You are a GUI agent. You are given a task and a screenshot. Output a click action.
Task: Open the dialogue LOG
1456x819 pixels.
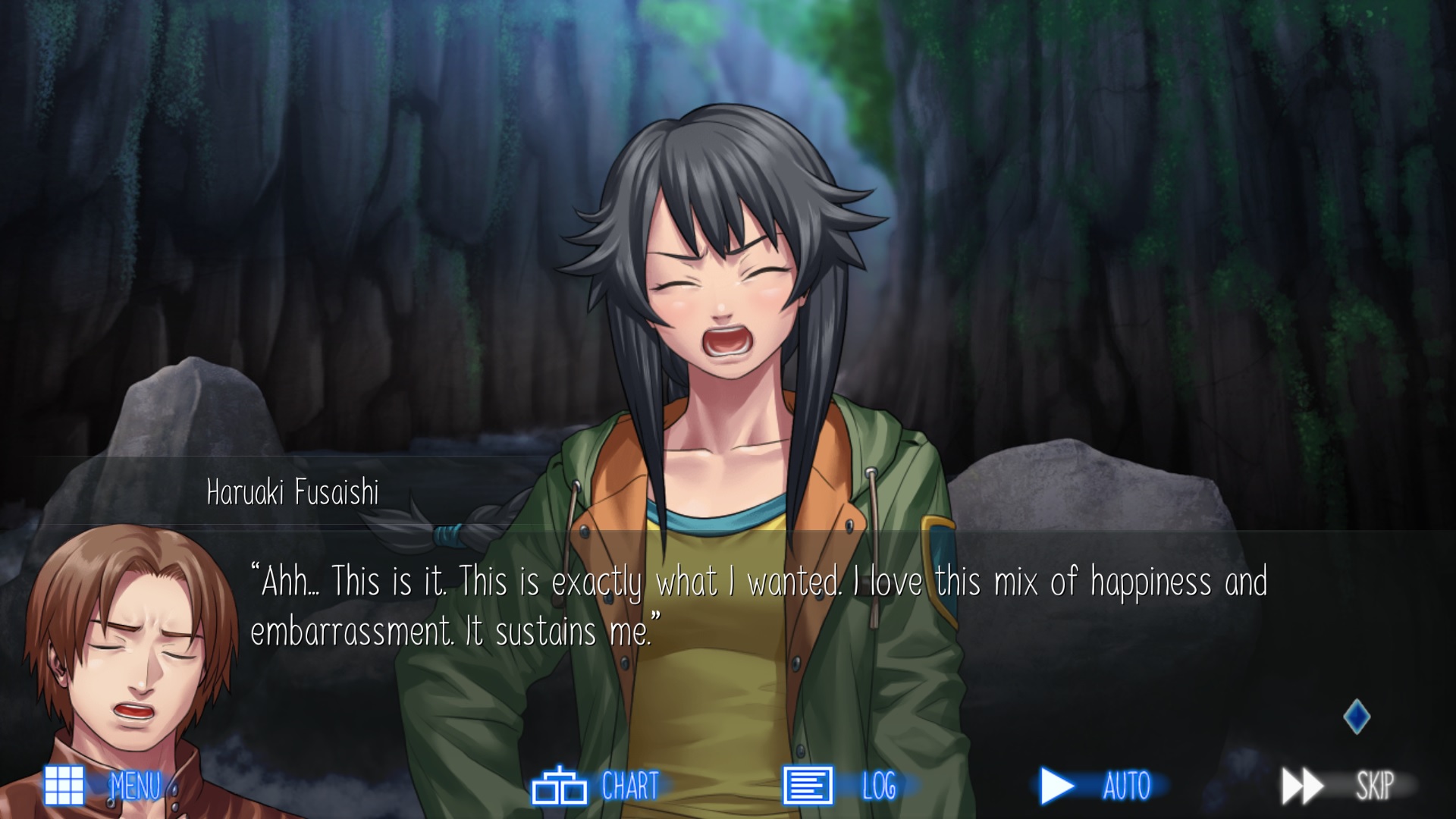(x=840, y=786)
